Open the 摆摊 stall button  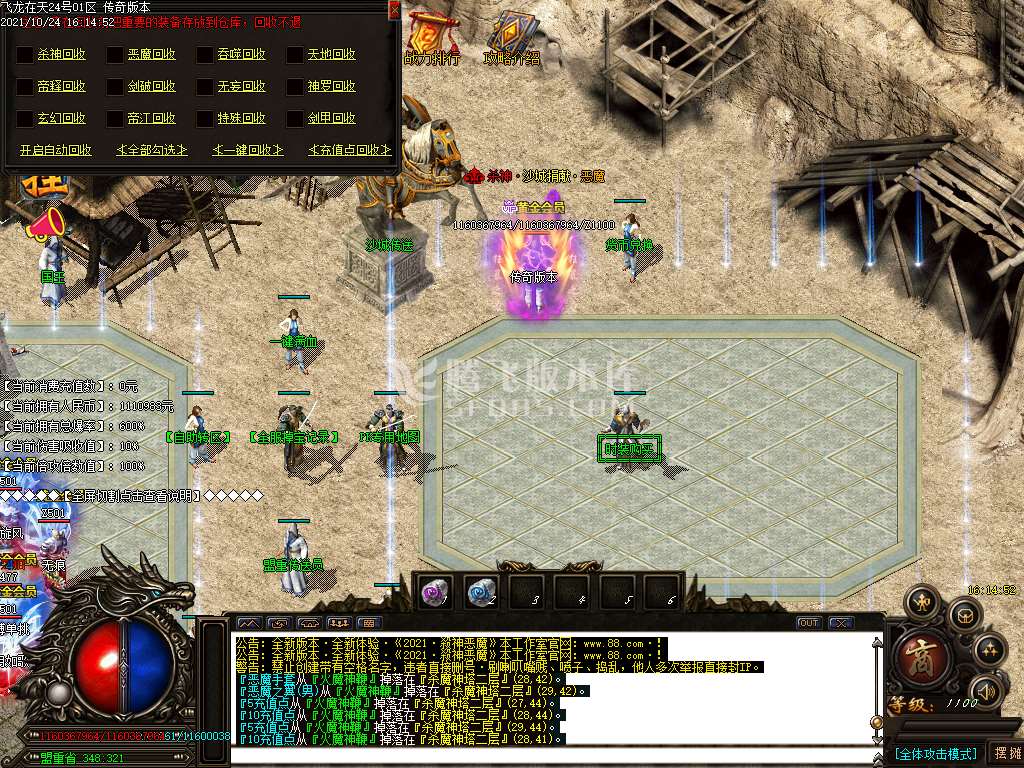[1004, 753]
